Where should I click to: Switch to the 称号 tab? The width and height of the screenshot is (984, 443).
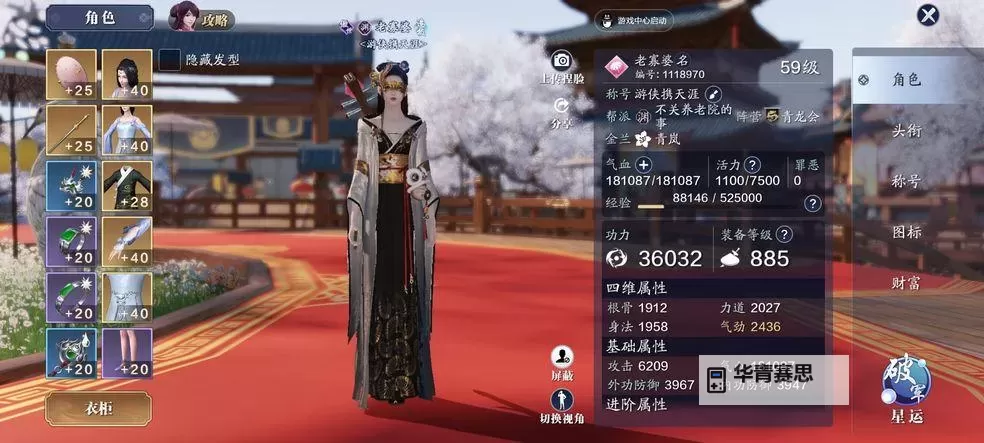tap(905, 181)
